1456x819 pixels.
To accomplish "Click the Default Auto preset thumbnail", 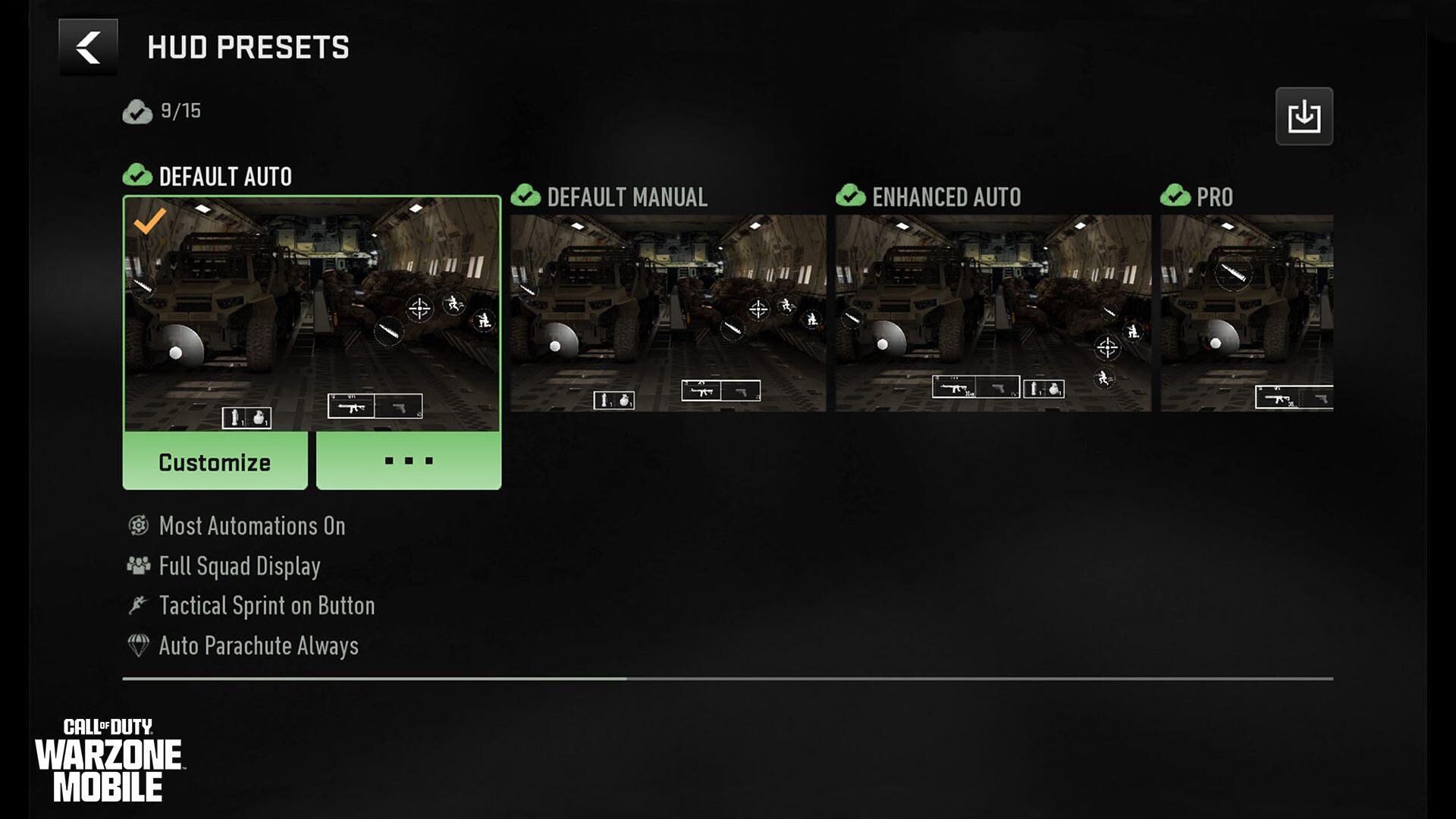I will (x=313, y=311).
